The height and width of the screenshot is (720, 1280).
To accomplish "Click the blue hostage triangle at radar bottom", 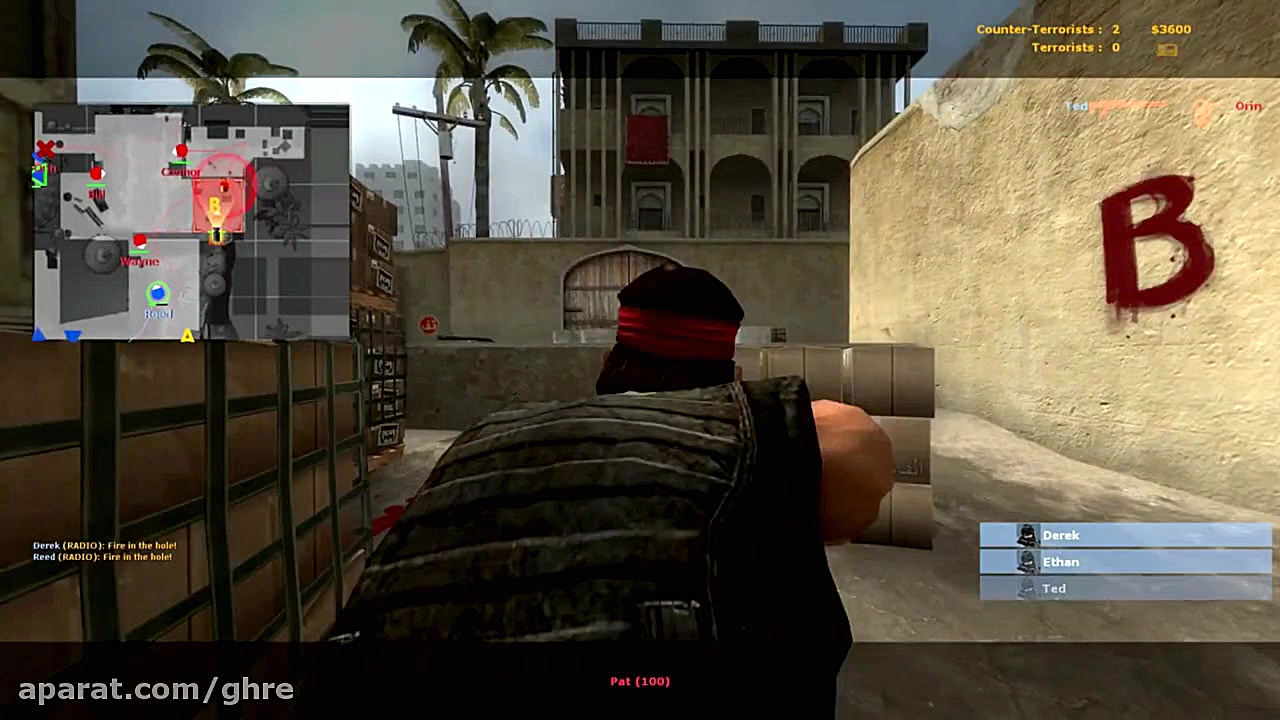I will pos(70,335).
